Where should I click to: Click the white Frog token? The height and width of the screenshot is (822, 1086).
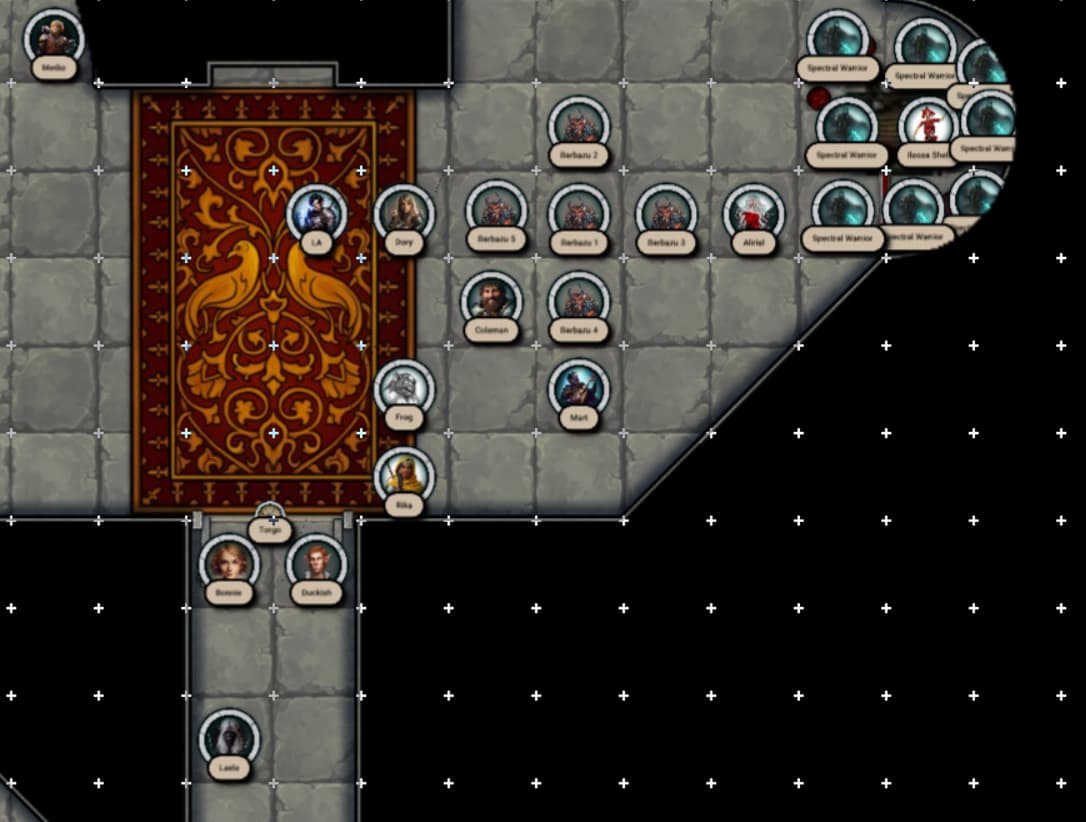click(404, 389)
